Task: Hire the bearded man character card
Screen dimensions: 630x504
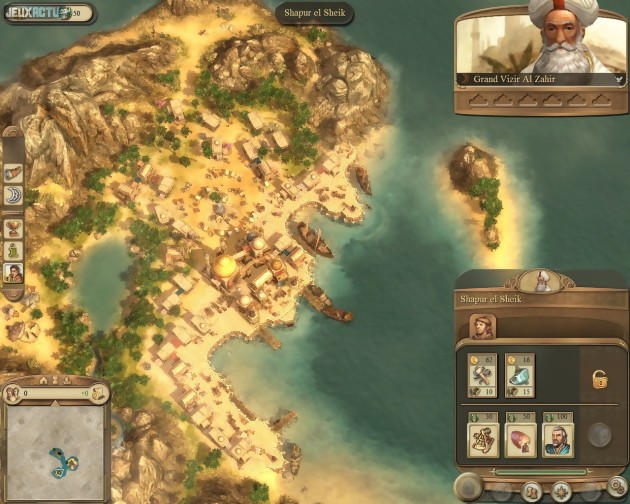Action: point(557,439)
